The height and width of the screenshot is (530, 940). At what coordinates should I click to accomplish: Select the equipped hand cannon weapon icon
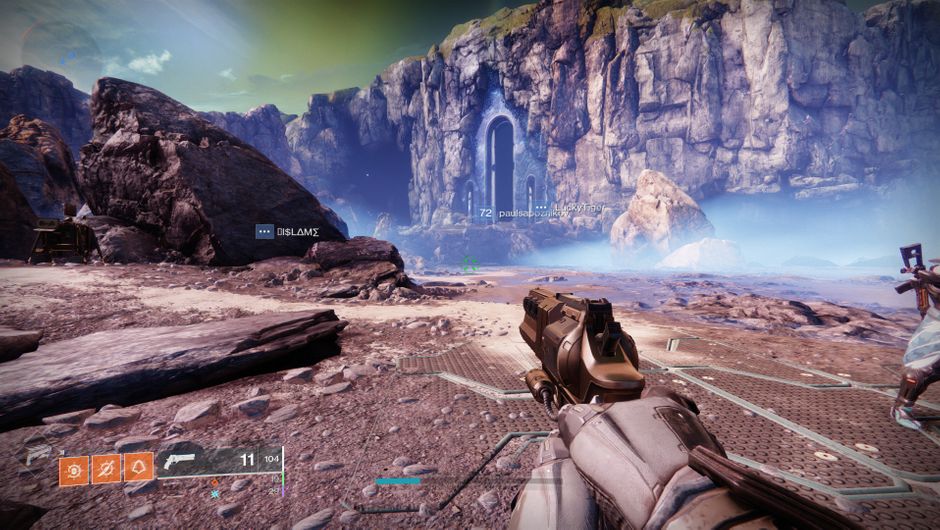click(182, 461)
